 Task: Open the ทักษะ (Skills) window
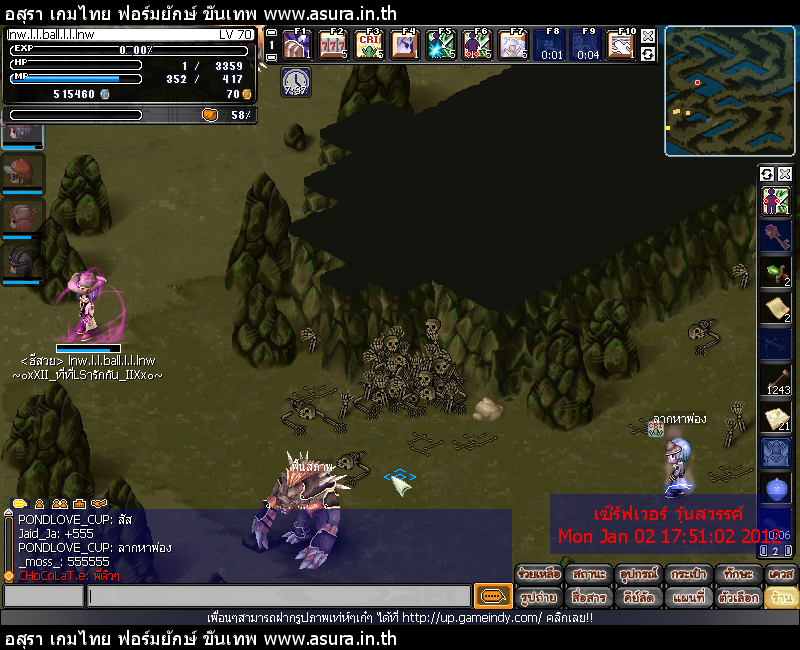(737, 575)
